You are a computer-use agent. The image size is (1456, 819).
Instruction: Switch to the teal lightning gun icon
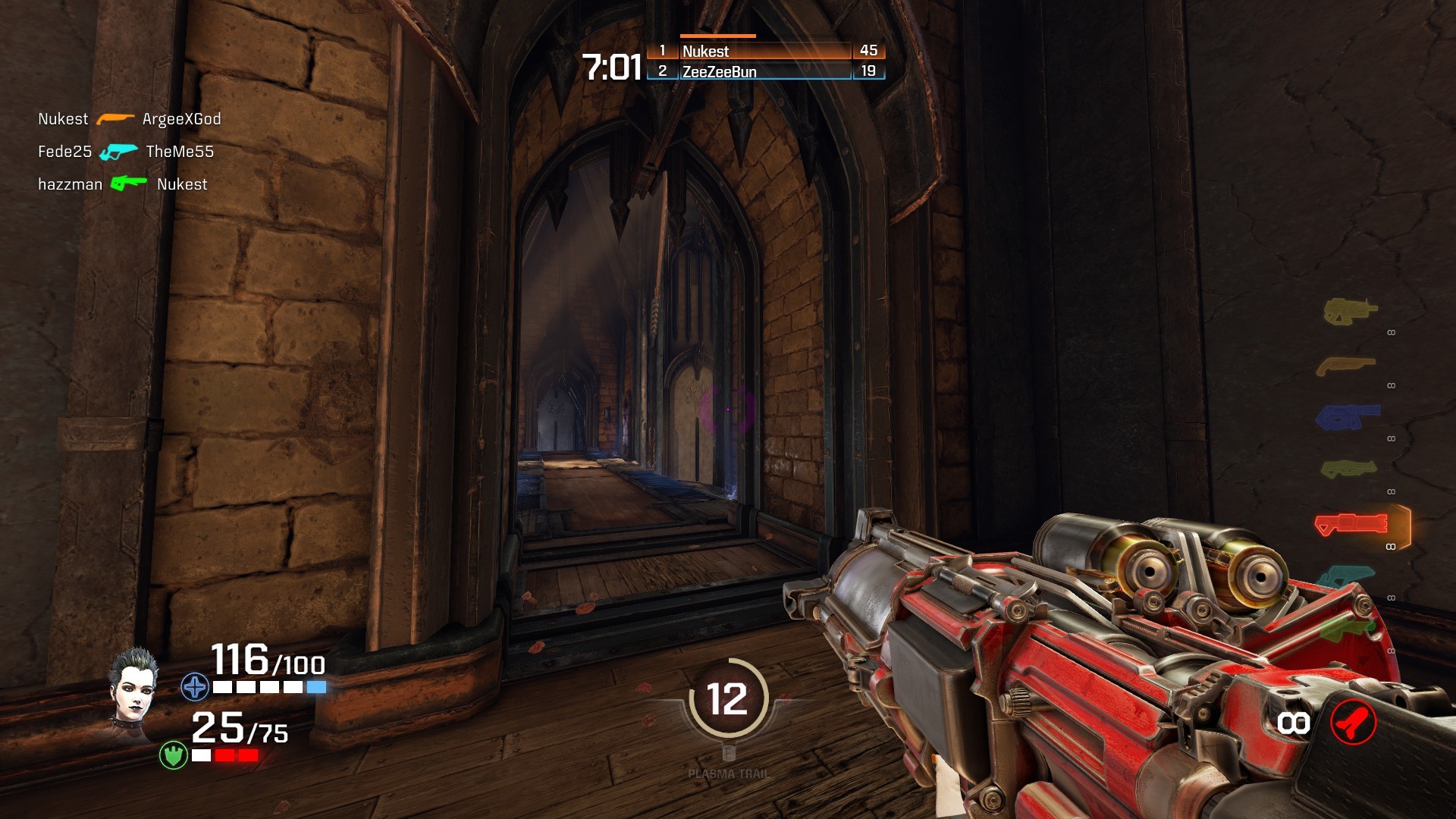1346,576
